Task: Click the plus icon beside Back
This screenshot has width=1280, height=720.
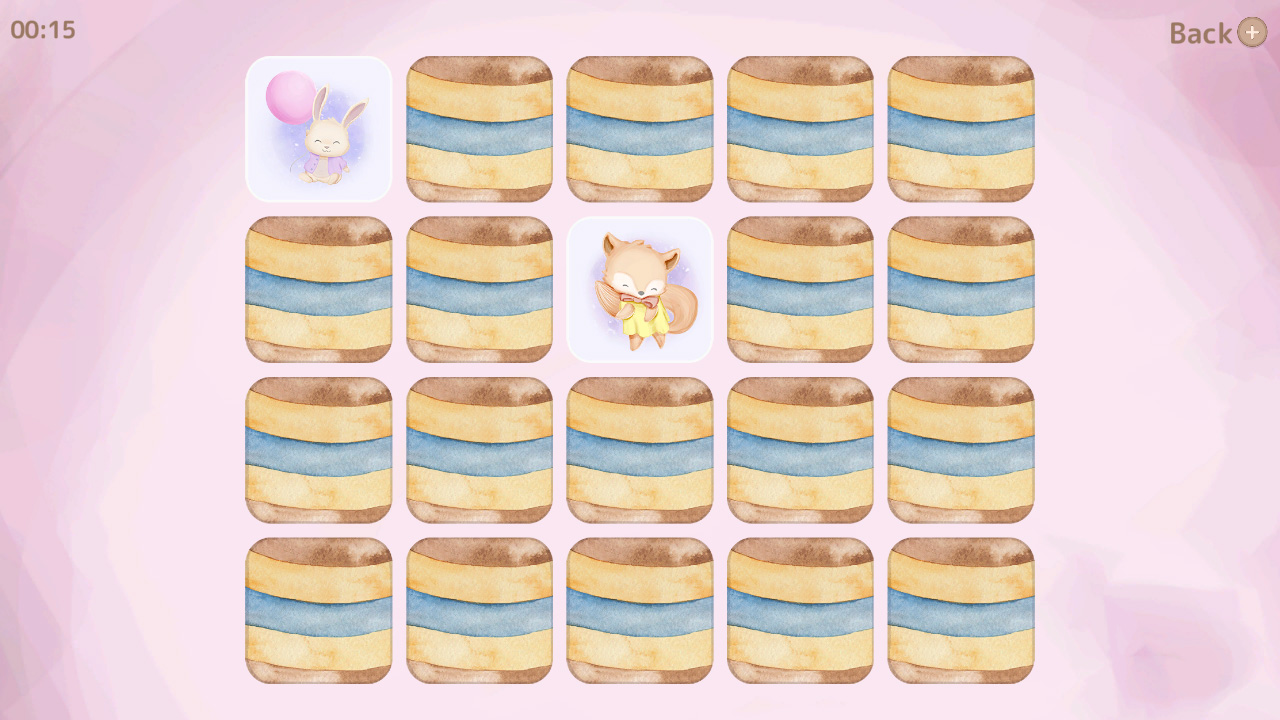Action: (x=1251, y=33)
